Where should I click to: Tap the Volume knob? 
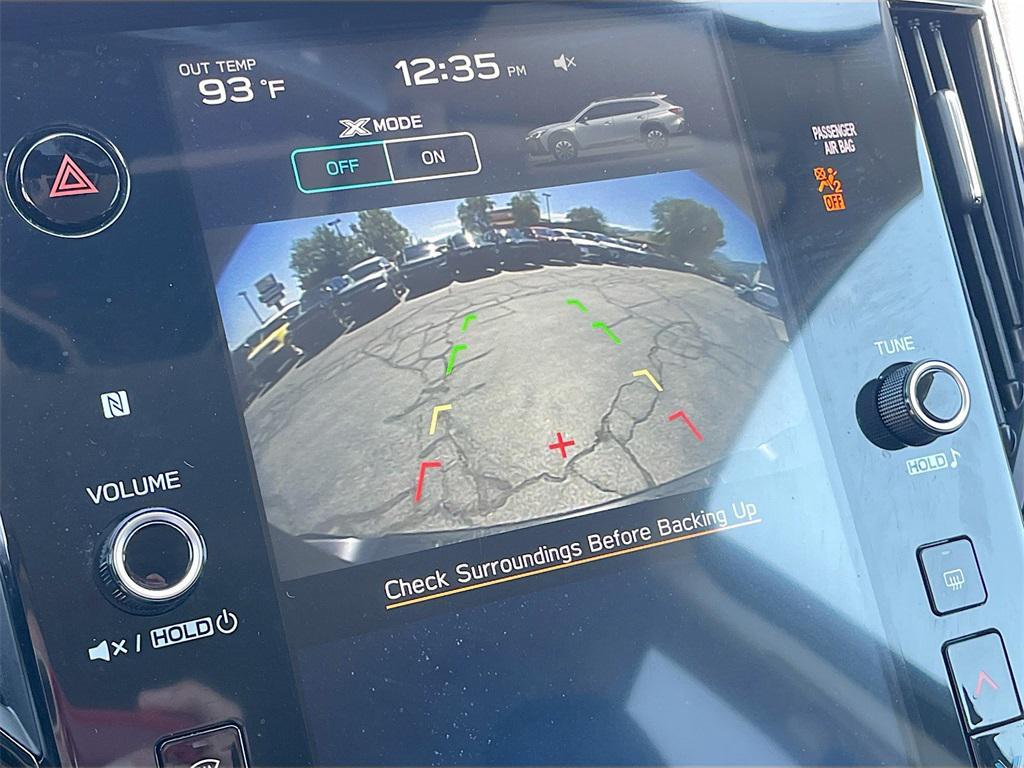(x=152, y=554)
